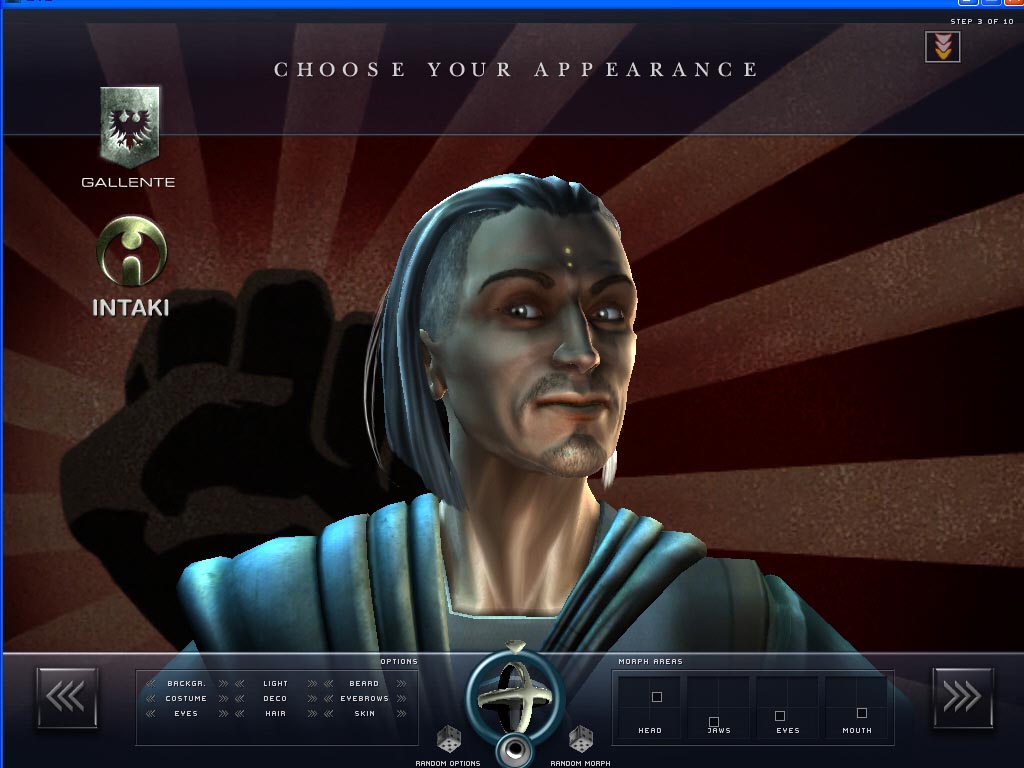This screenshot has width=1024, height=768.
Task: Go to the next character creation step
Action: click(x=962, y=697)
